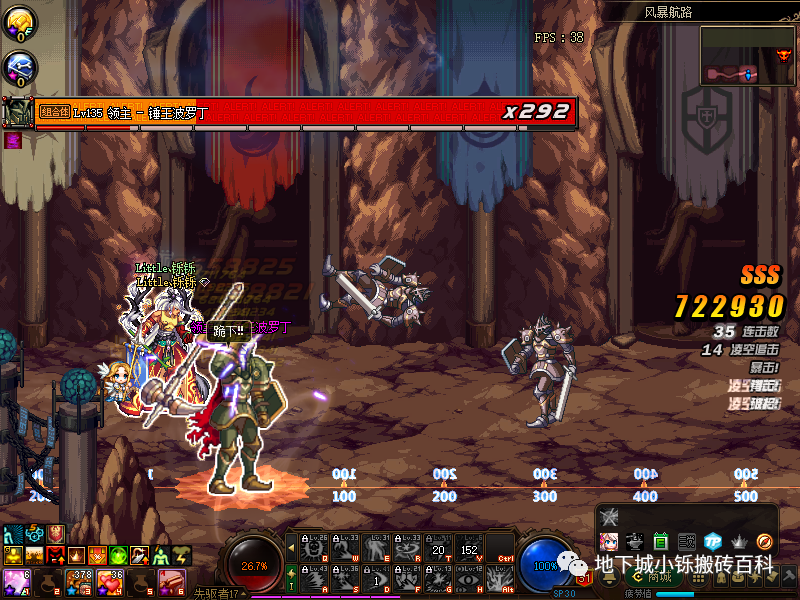Viewport: 800px width, 600px height.
Task: Select the gold coin icon at top-left
Action: pyautogui.click(x=20, y=20)
